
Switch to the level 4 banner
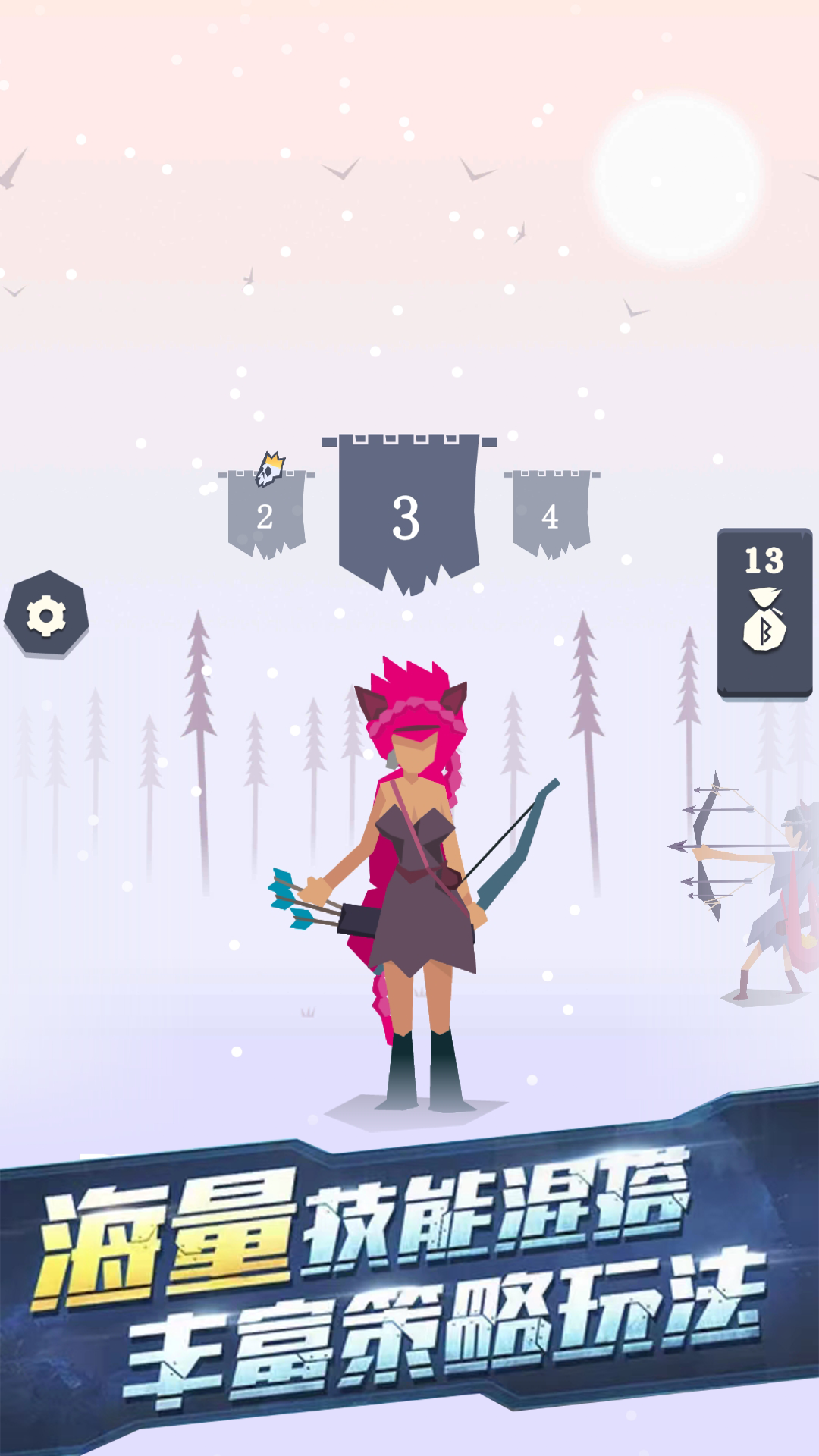(x=551, y=513)
